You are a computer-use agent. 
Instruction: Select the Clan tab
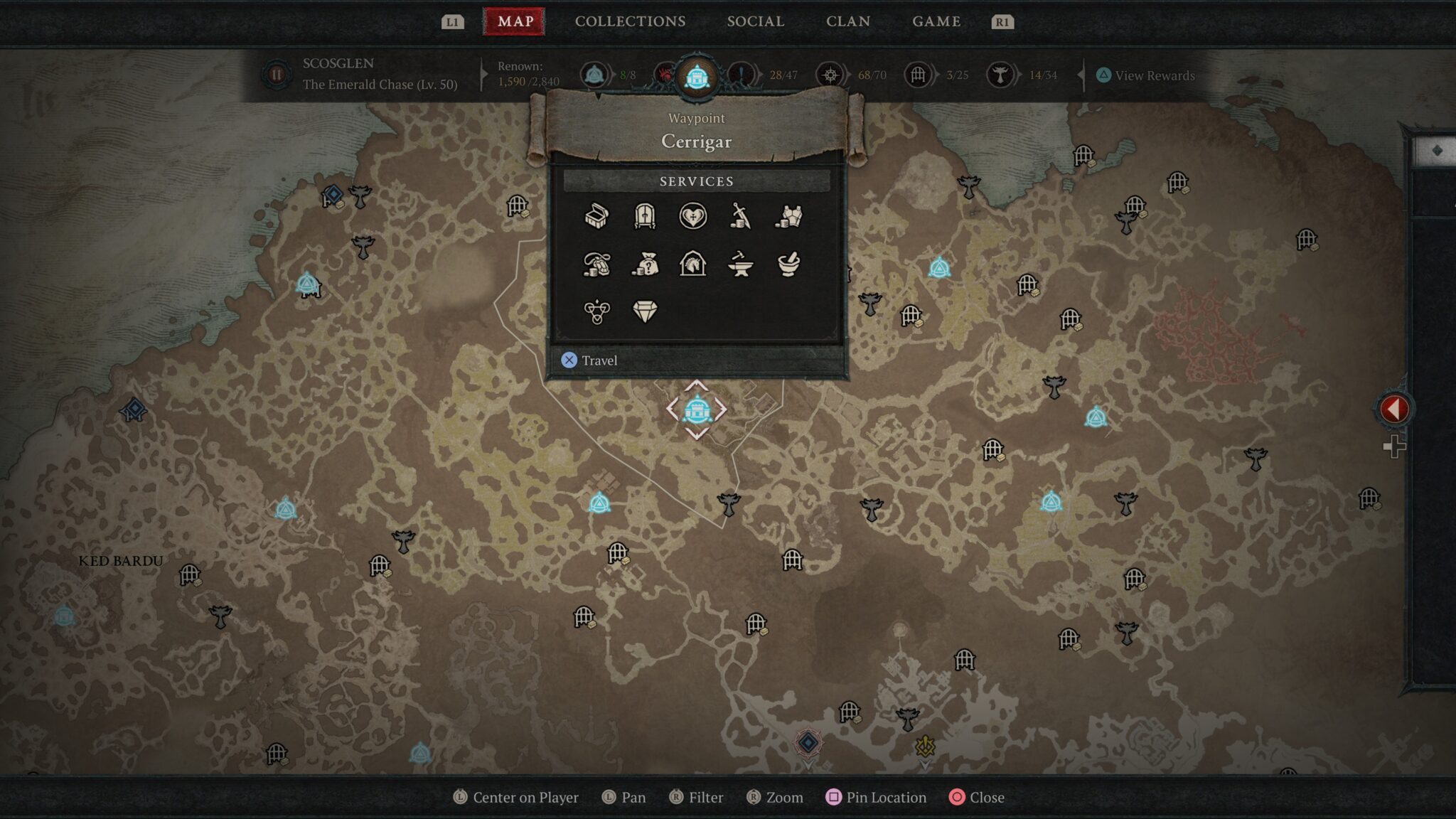tap(847, 21)
